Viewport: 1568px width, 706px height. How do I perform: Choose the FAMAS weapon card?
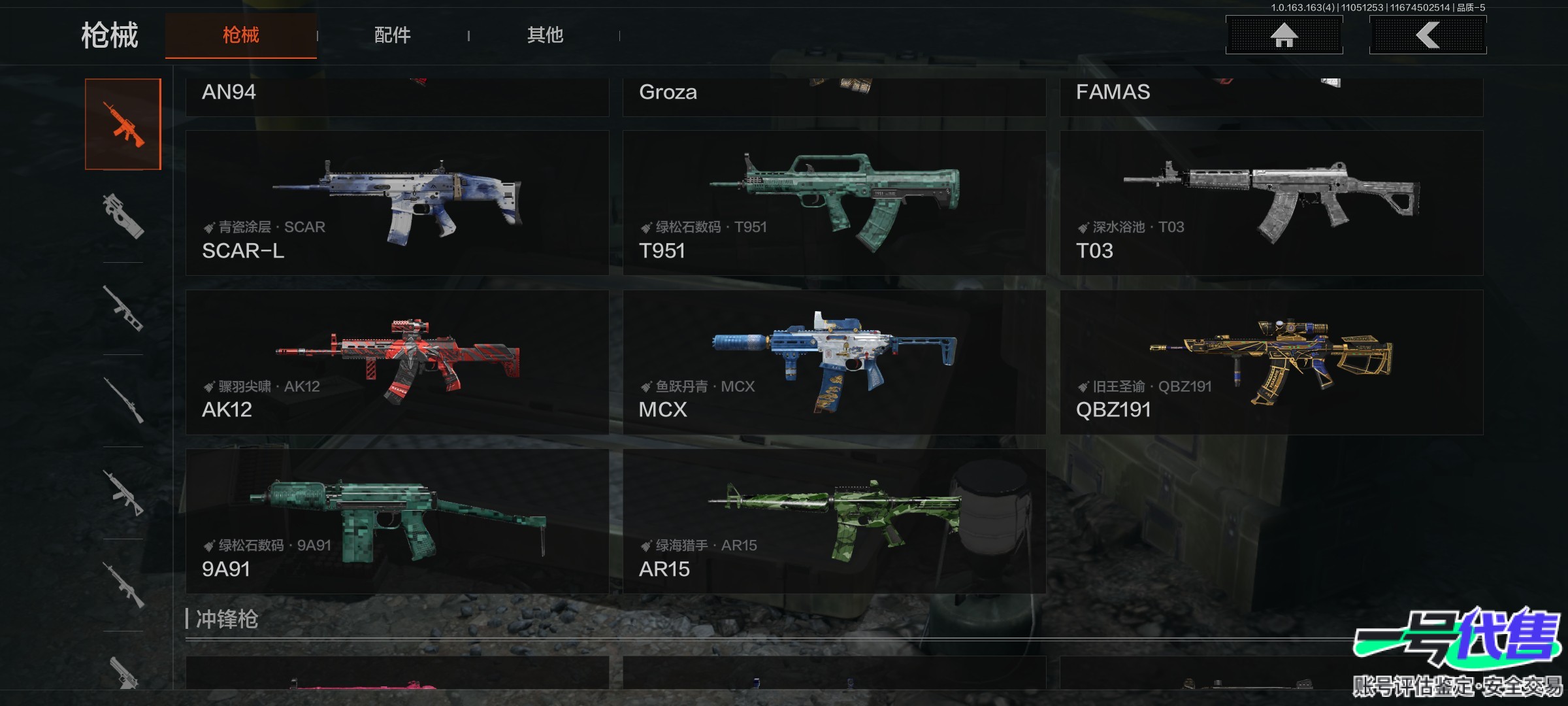[x=1271, y=97]
